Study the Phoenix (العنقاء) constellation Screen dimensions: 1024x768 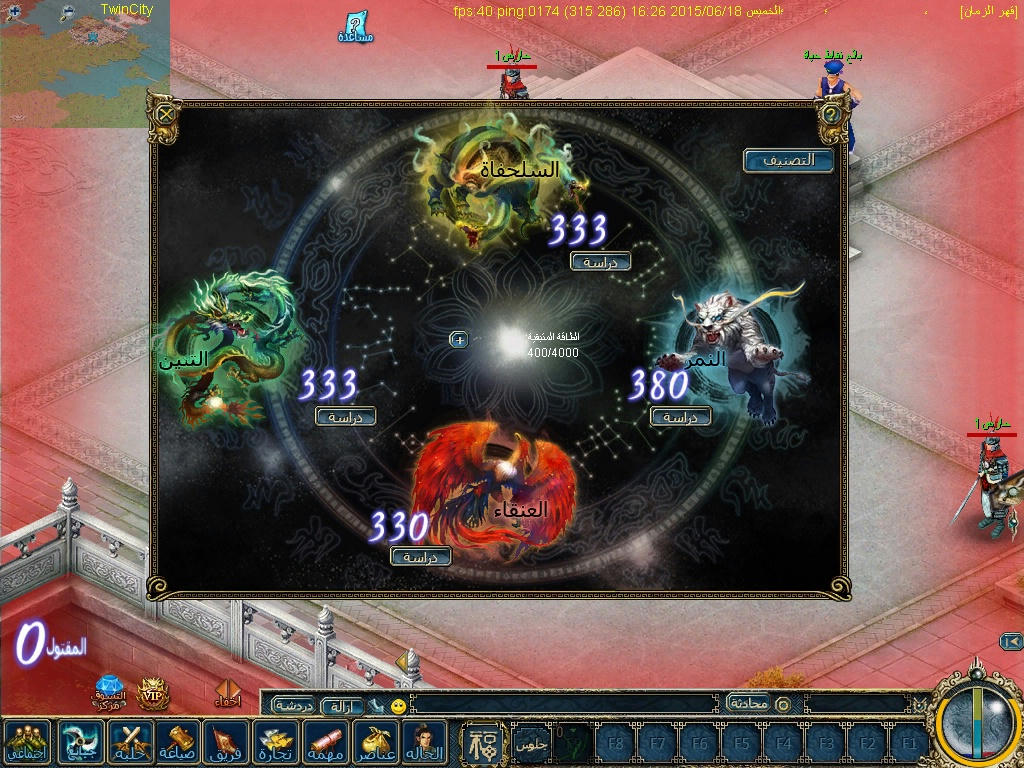pyautogui.click(x=421, y=556)
